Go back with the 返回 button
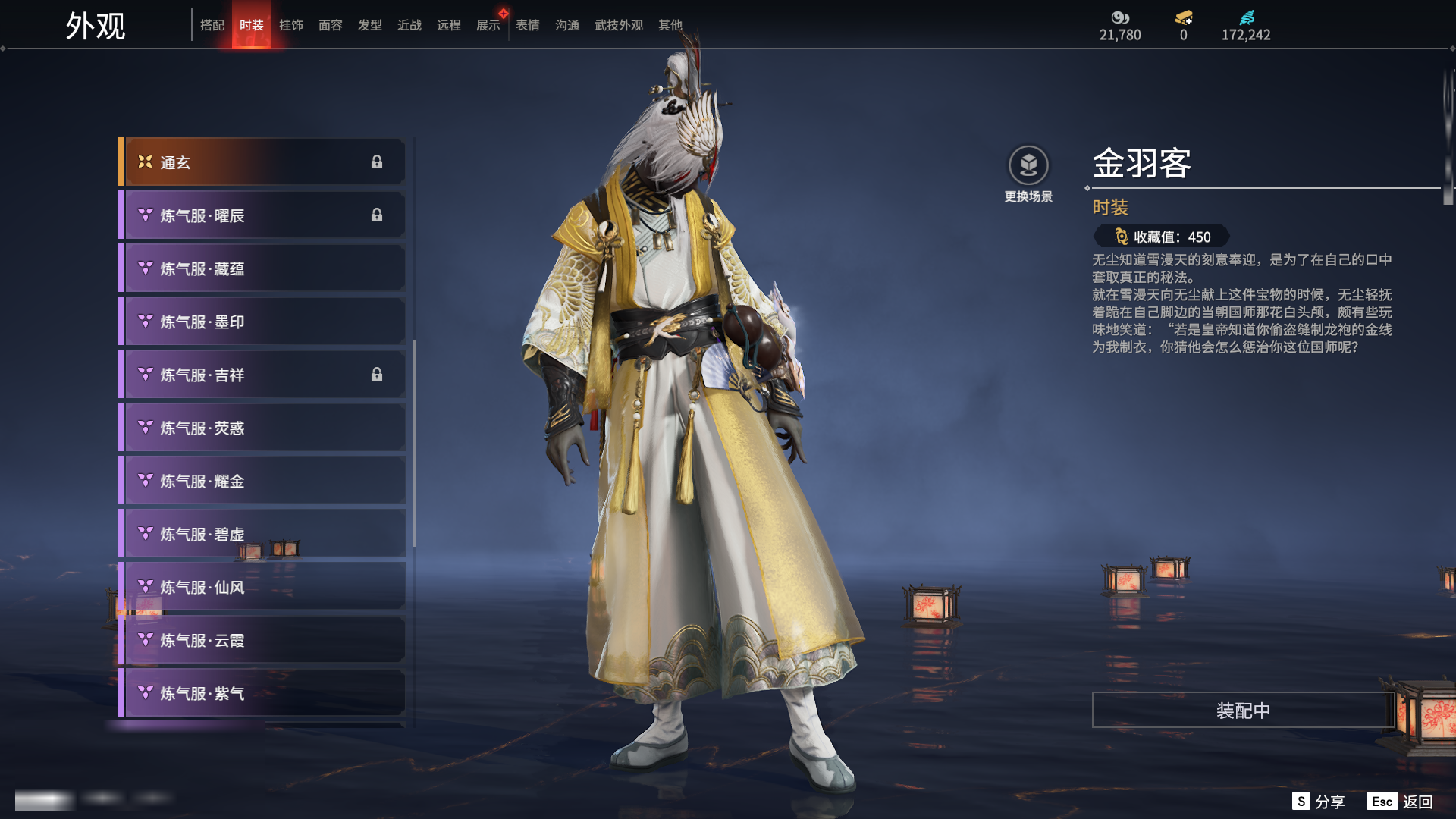Viewport: 1456px width, 819px height. pos(1401,802)
